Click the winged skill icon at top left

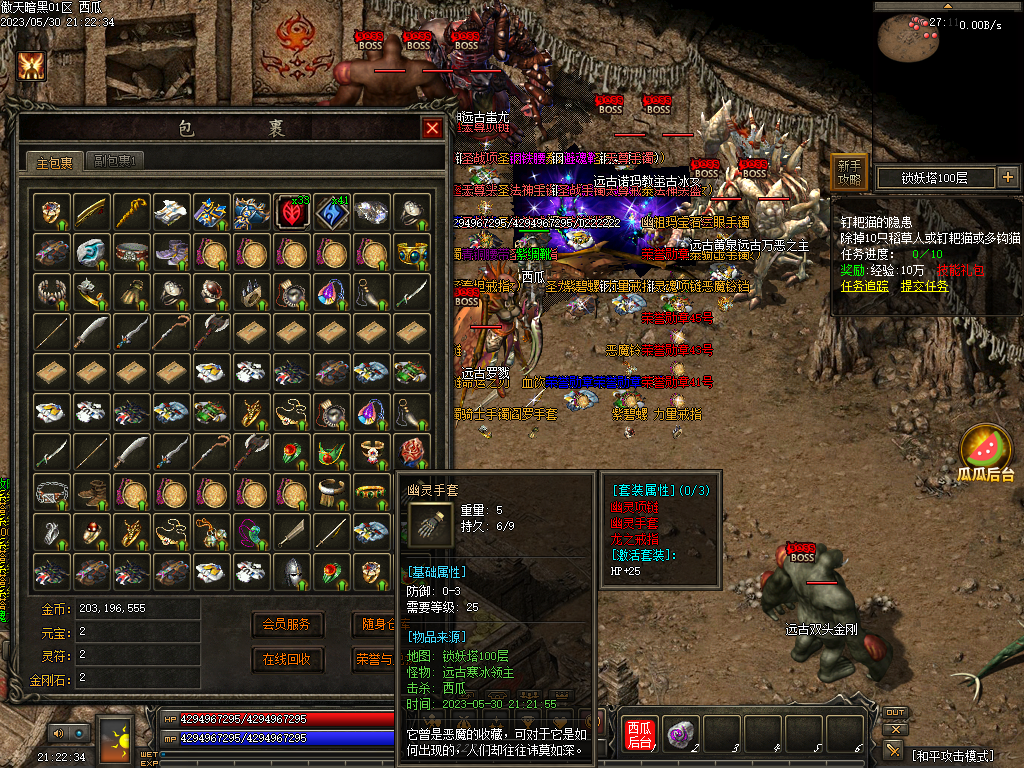pyautogui.click(x=31, y=66)
